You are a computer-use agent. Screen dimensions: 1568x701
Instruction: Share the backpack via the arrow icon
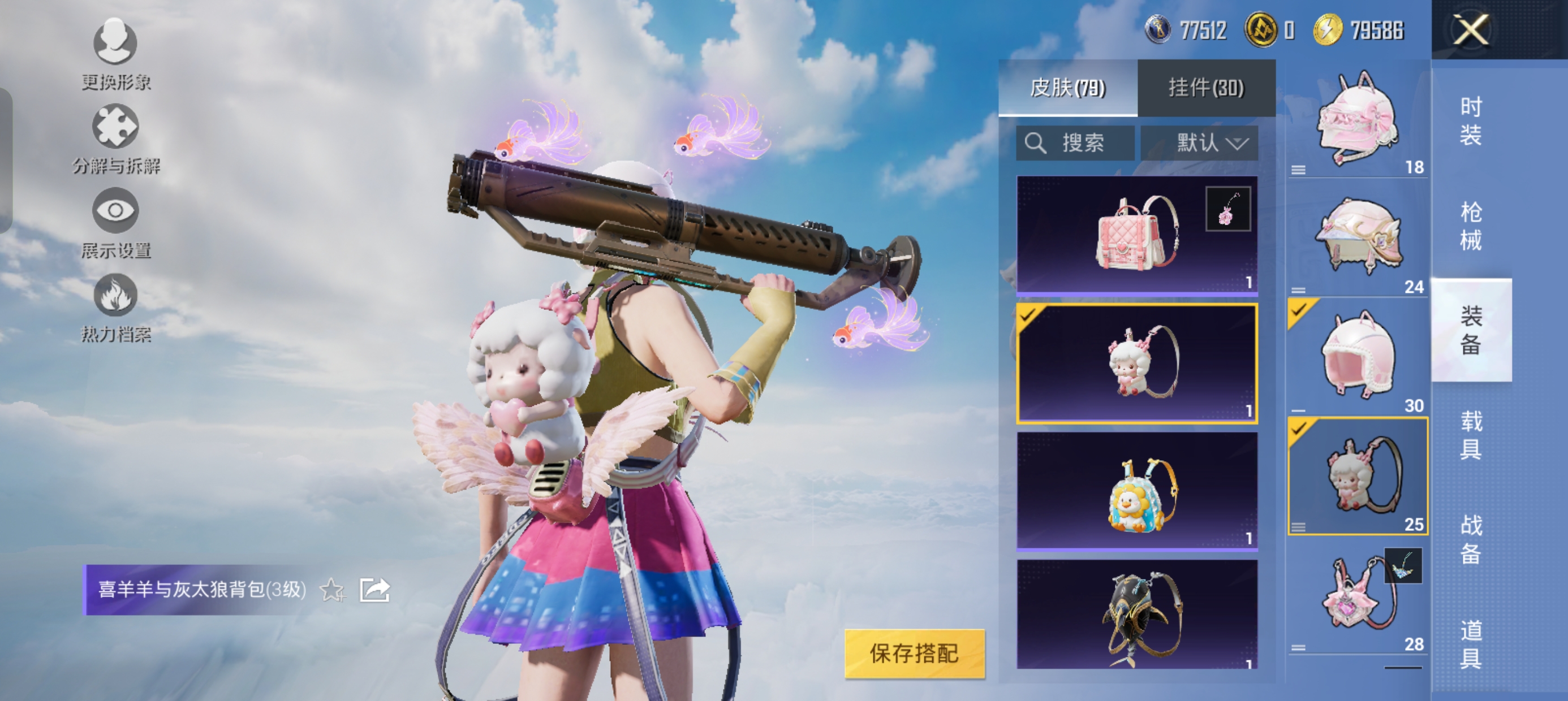pyautogui.click(x=374, y=590)
